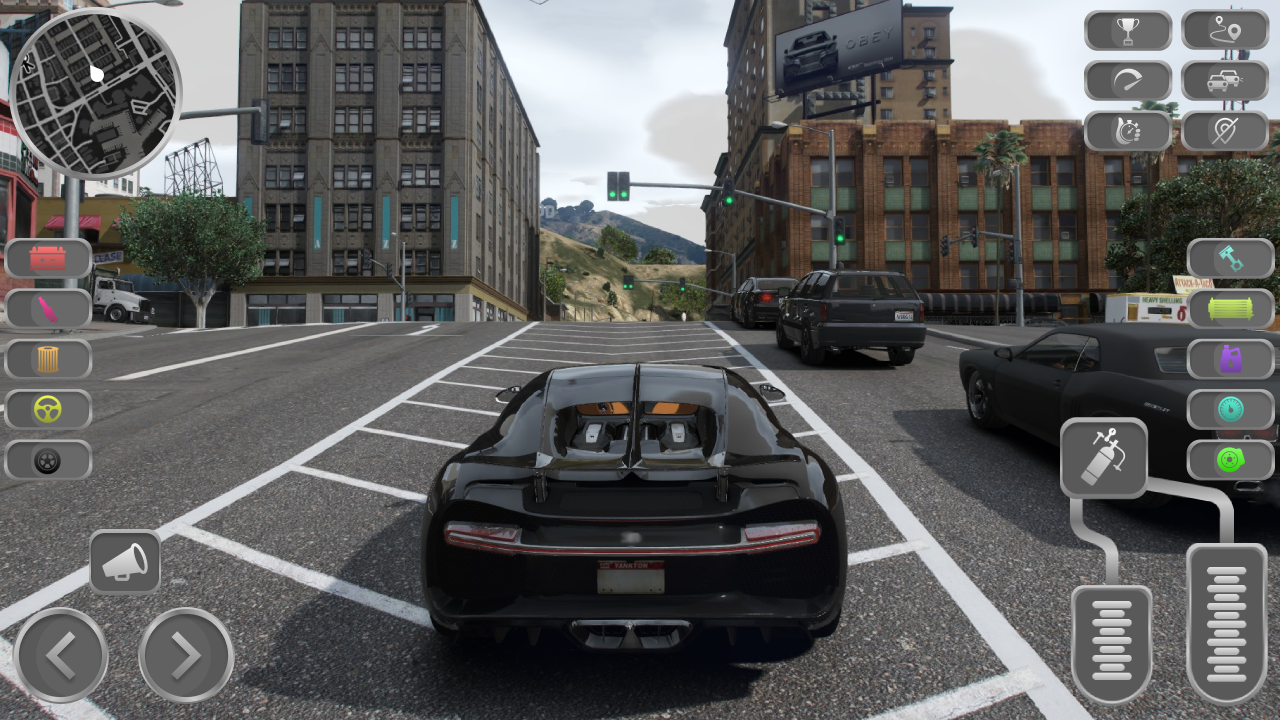The image size is (1280, 720).
Task: Select the speedometer gauge button
Action: click(1128, 81)
